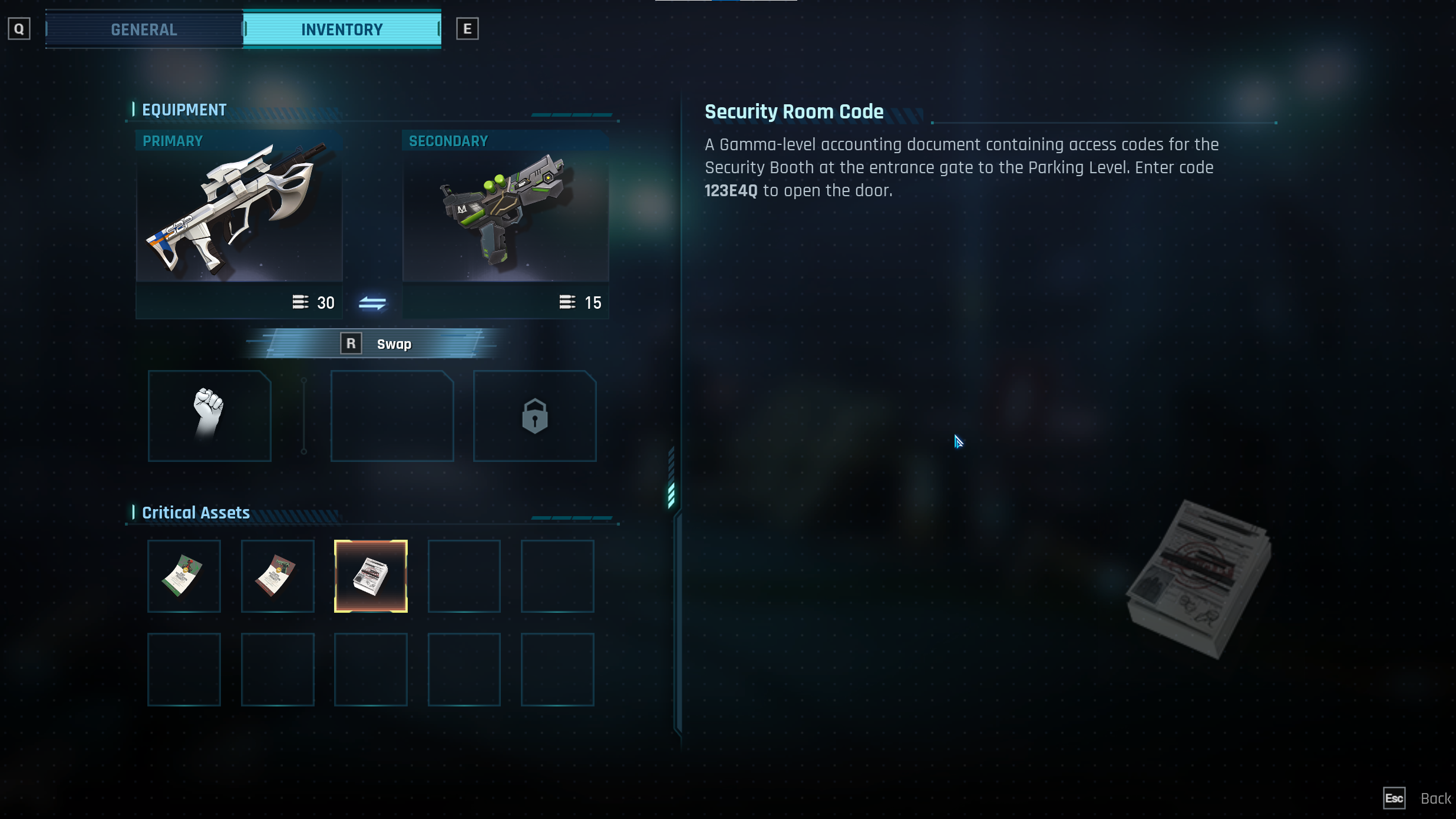Open the red document critical asset
Image resolution: width=1456 pixels, height=819 pixels.
(277, 576)
